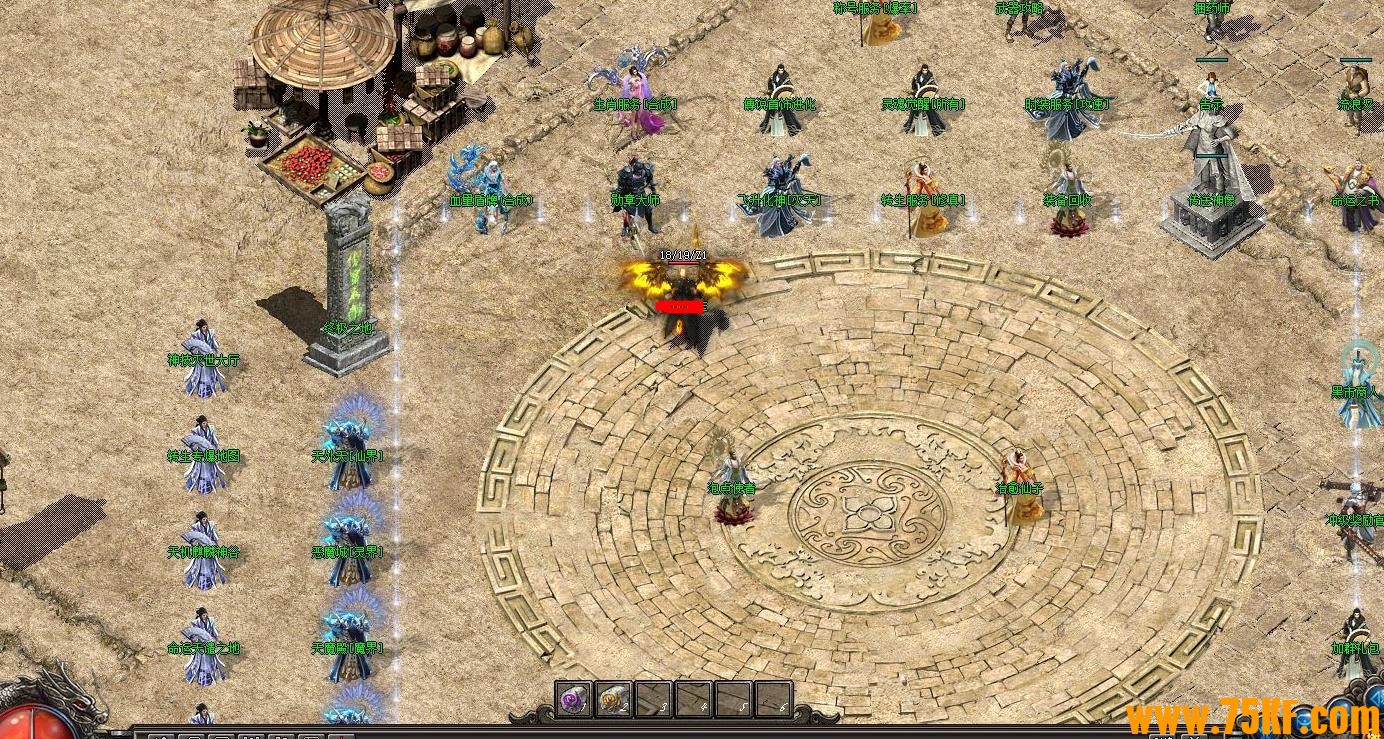Use the golden scroll in hotbar slot 2
The image size is (1384, 739).
tap(613, 700)
